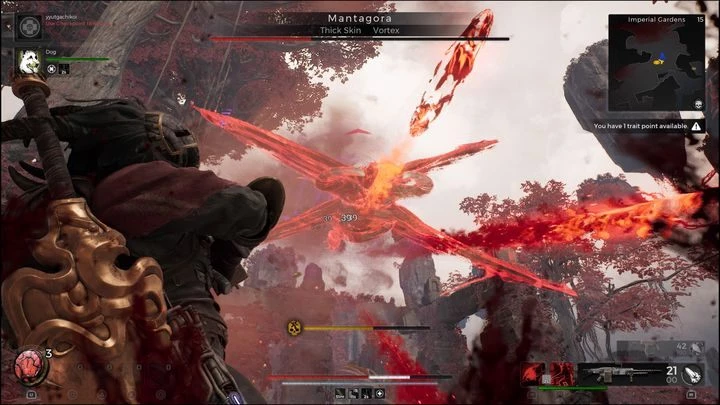Click the white skull icon beside the minimap
This screenshot has width=720, height=405.
point(697,104)
